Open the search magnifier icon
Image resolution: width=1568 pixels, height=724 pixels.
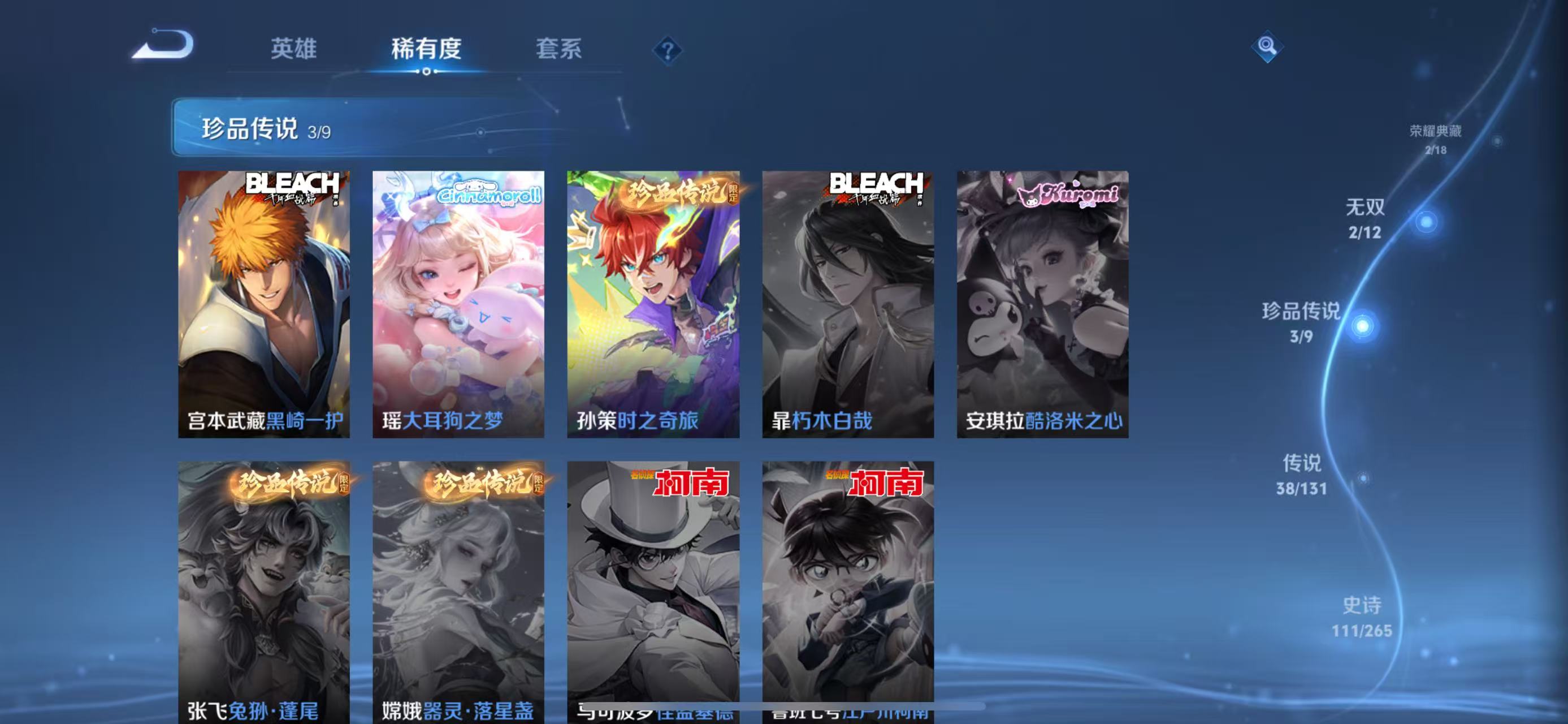tap(1268, 45)
